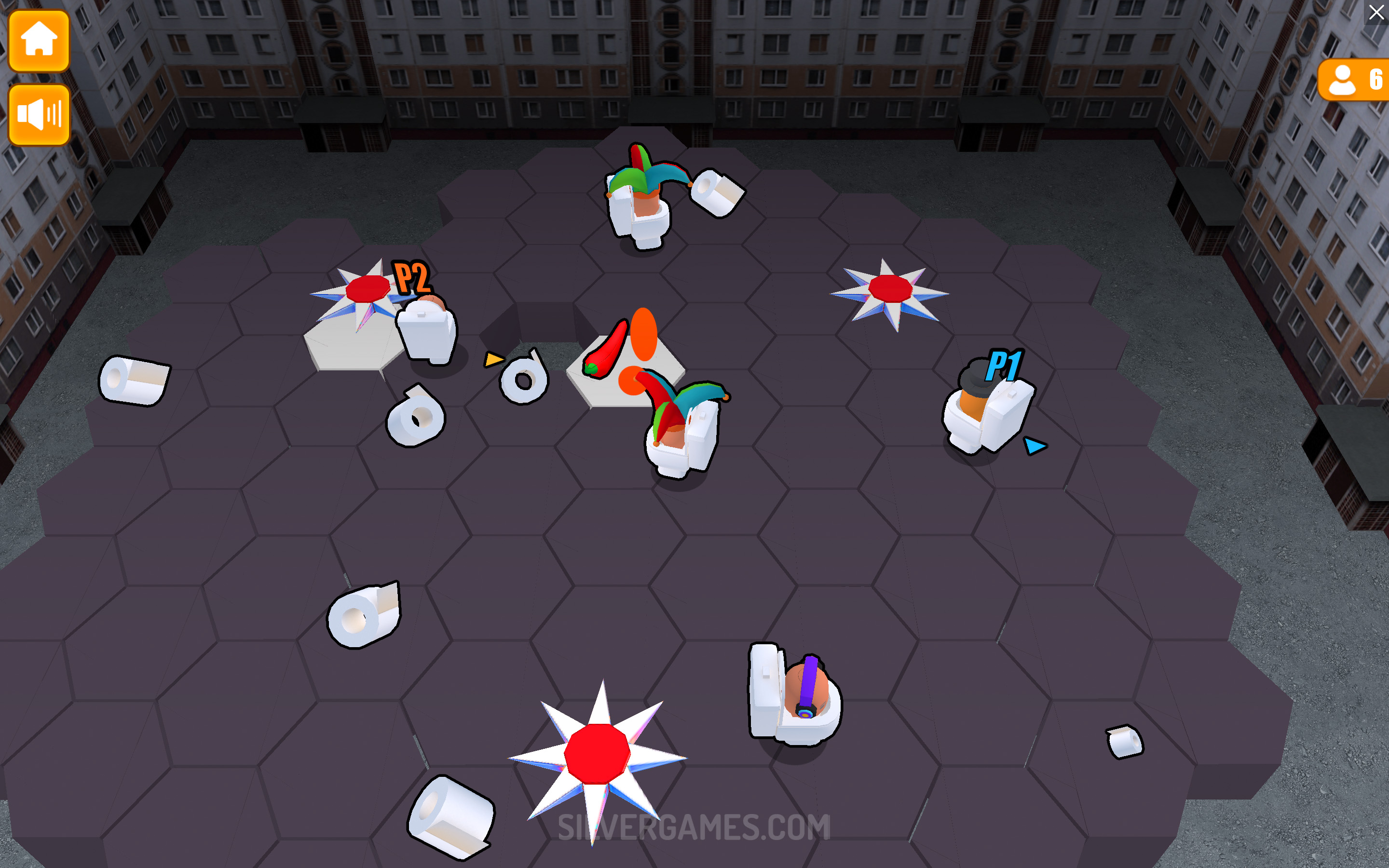1389x868 pixels.
Task: Close the game with the X button
Action: tap(1376, 12)
